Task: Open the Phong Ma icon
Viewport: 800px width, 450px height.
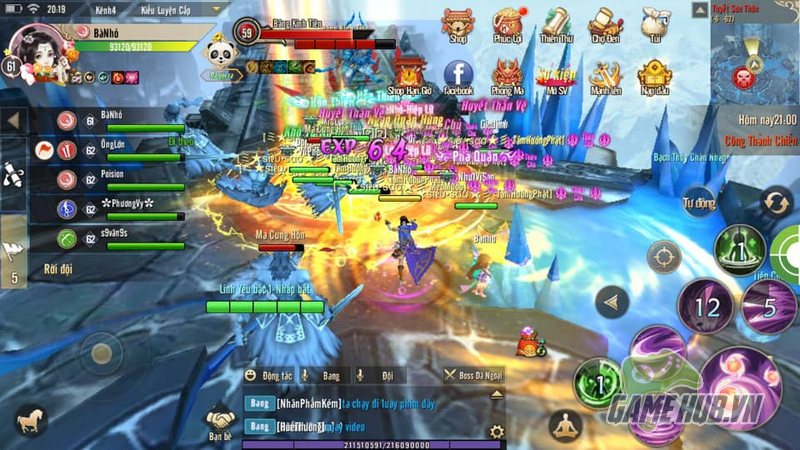Action: click(508, 76)
